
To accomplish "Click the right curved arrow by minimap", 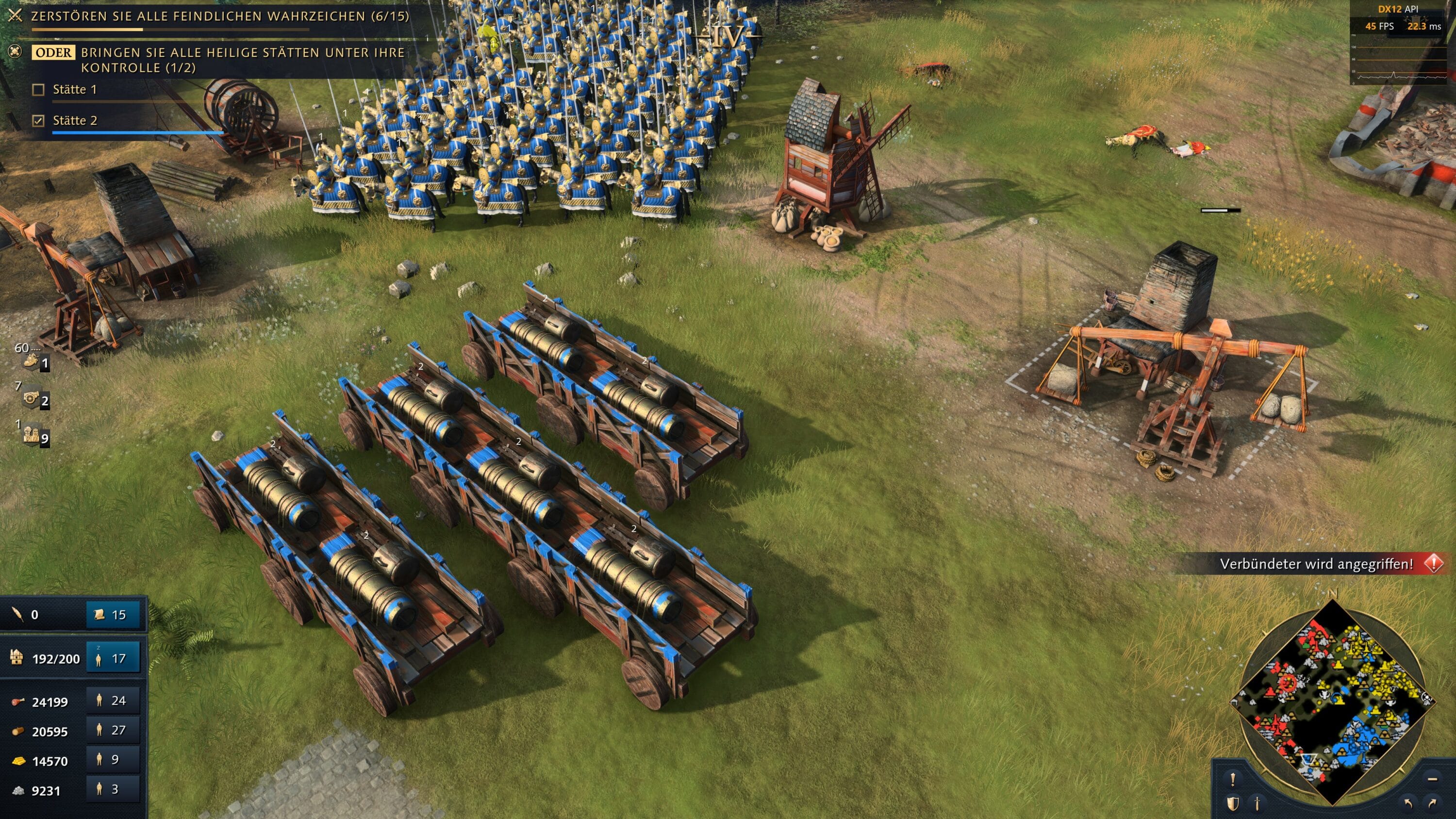I will point(1432,803).
